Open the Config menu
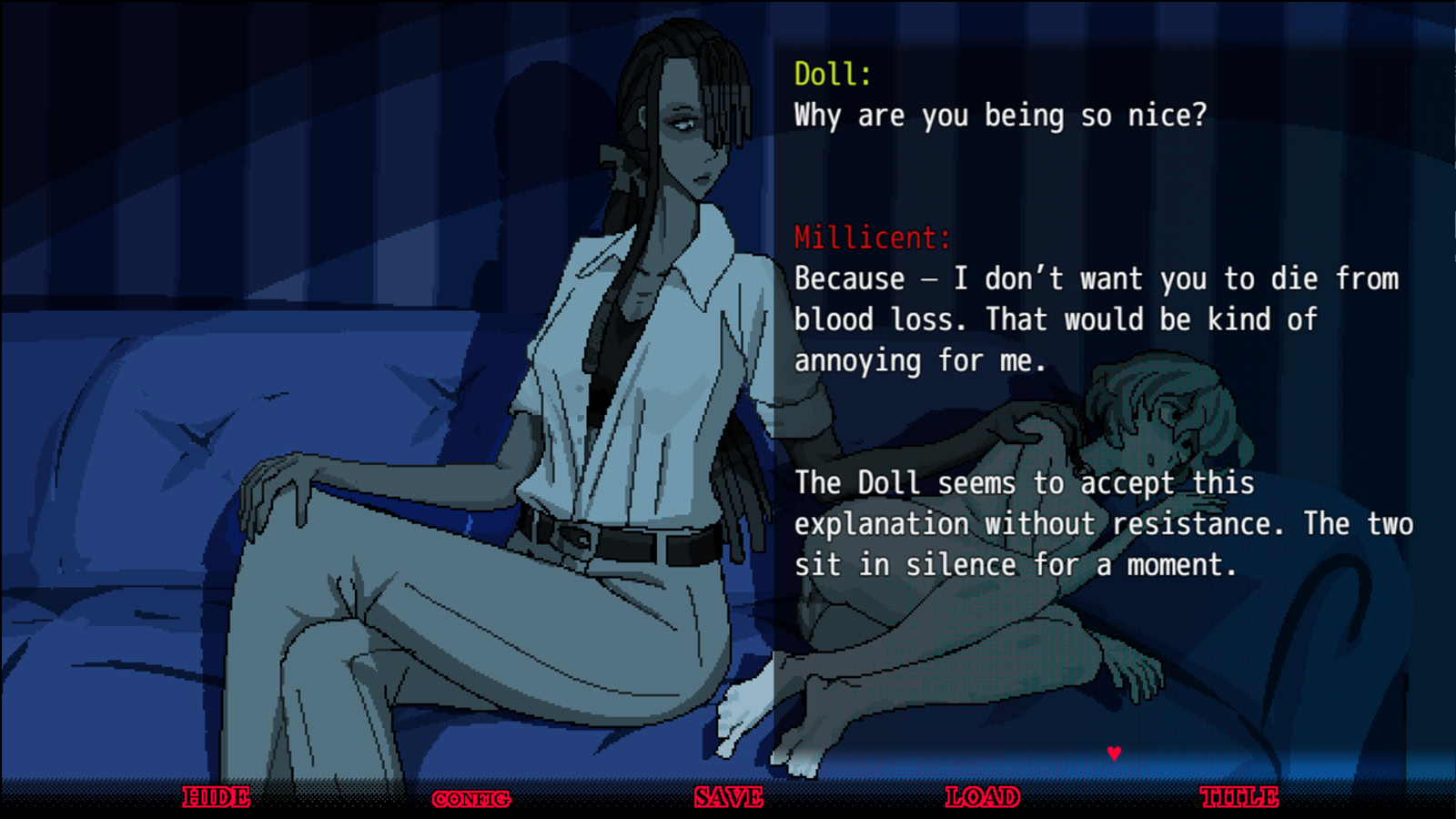1456x819 pixels. pos(471,799)
